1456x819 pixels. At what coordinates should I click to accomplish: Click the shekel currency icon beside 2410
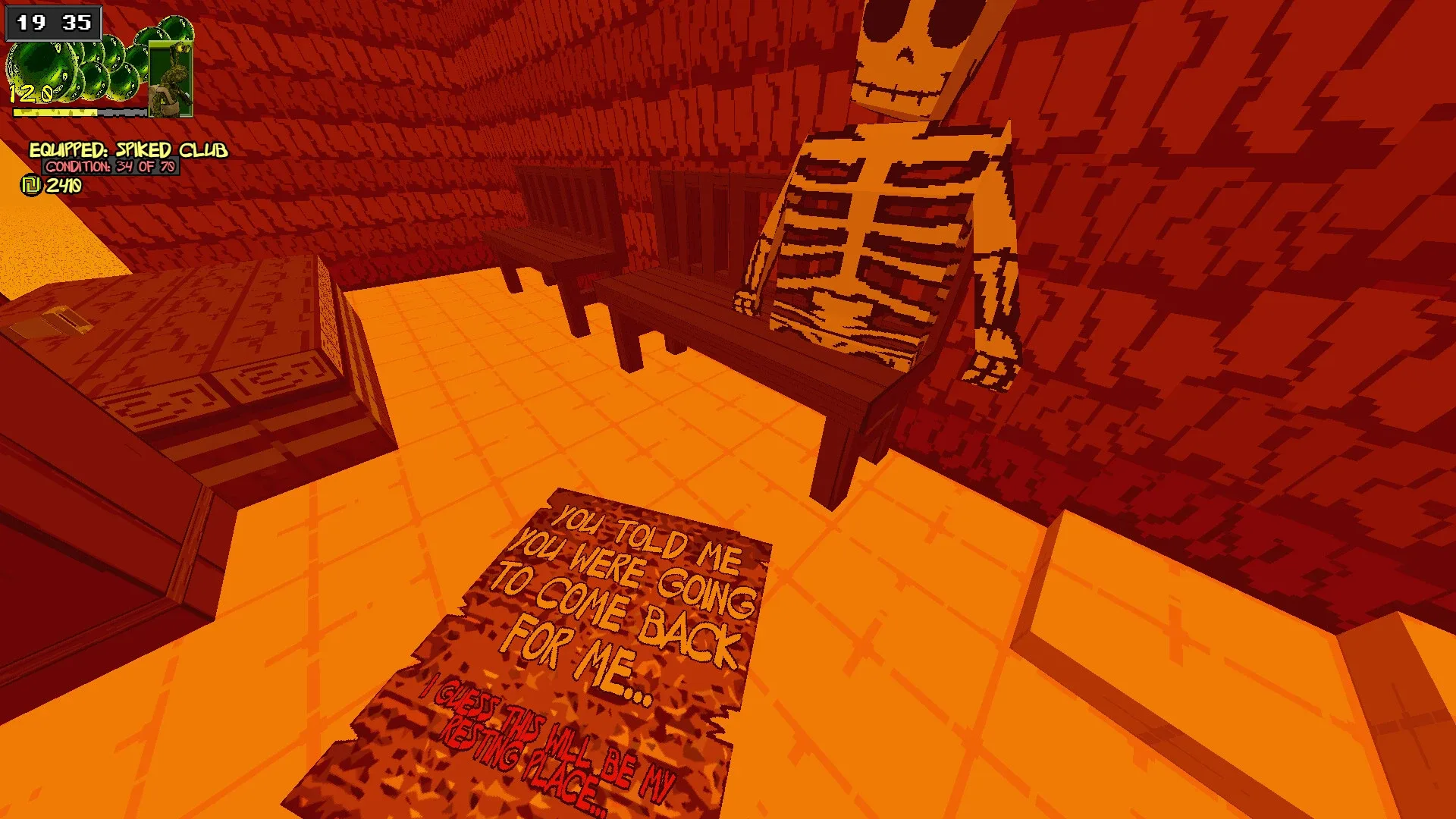click(30, 184)
